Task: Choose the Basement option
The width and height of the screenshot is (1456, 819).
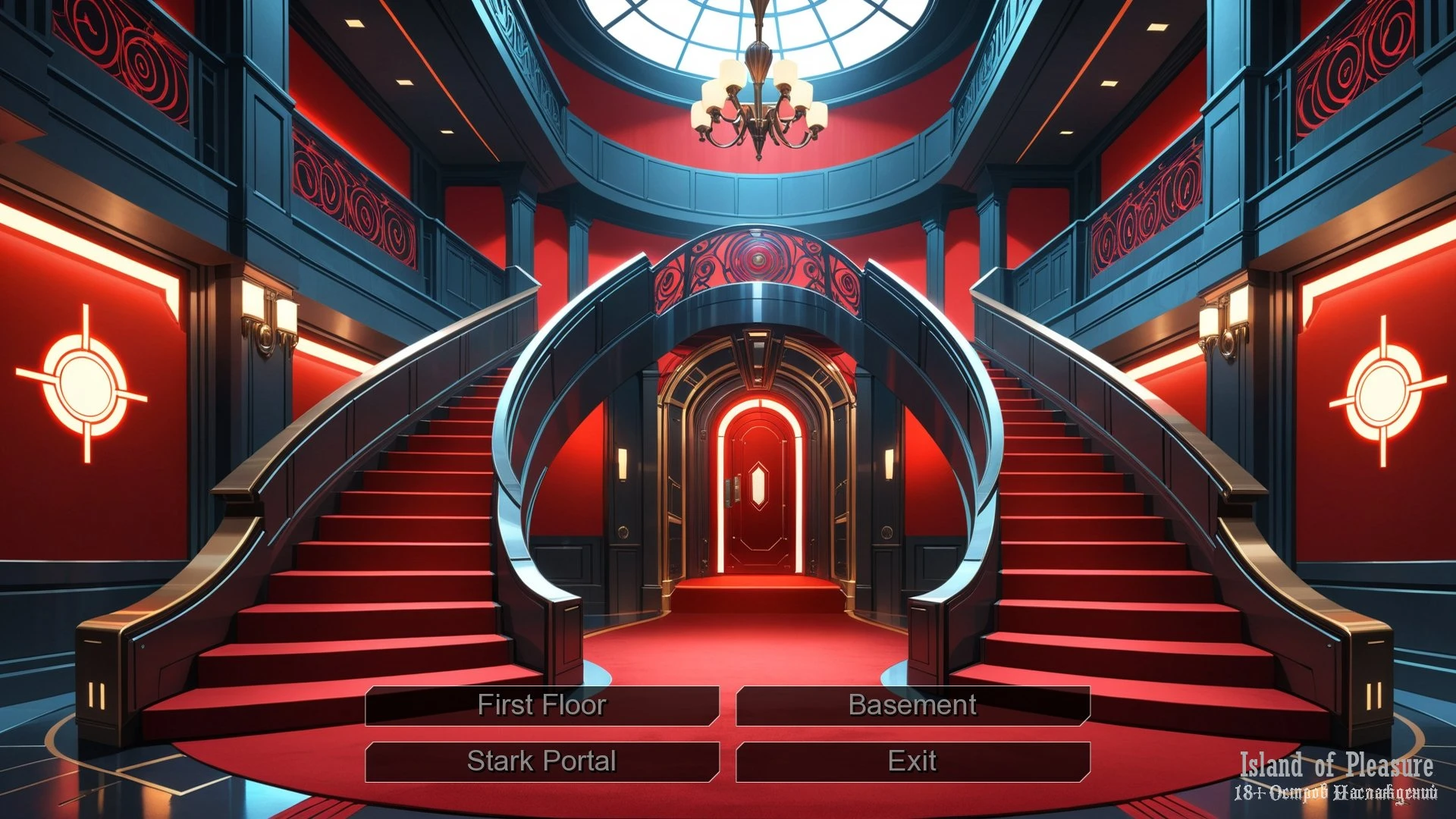Action: pyautogui.click(x=912, y=705)
